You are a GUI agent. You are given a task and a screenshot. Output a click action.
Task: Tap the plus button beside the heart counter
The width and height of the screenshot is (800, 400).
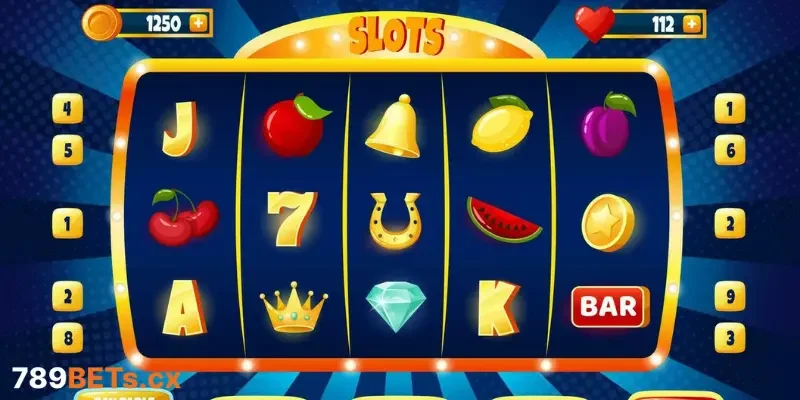(689, 23)
